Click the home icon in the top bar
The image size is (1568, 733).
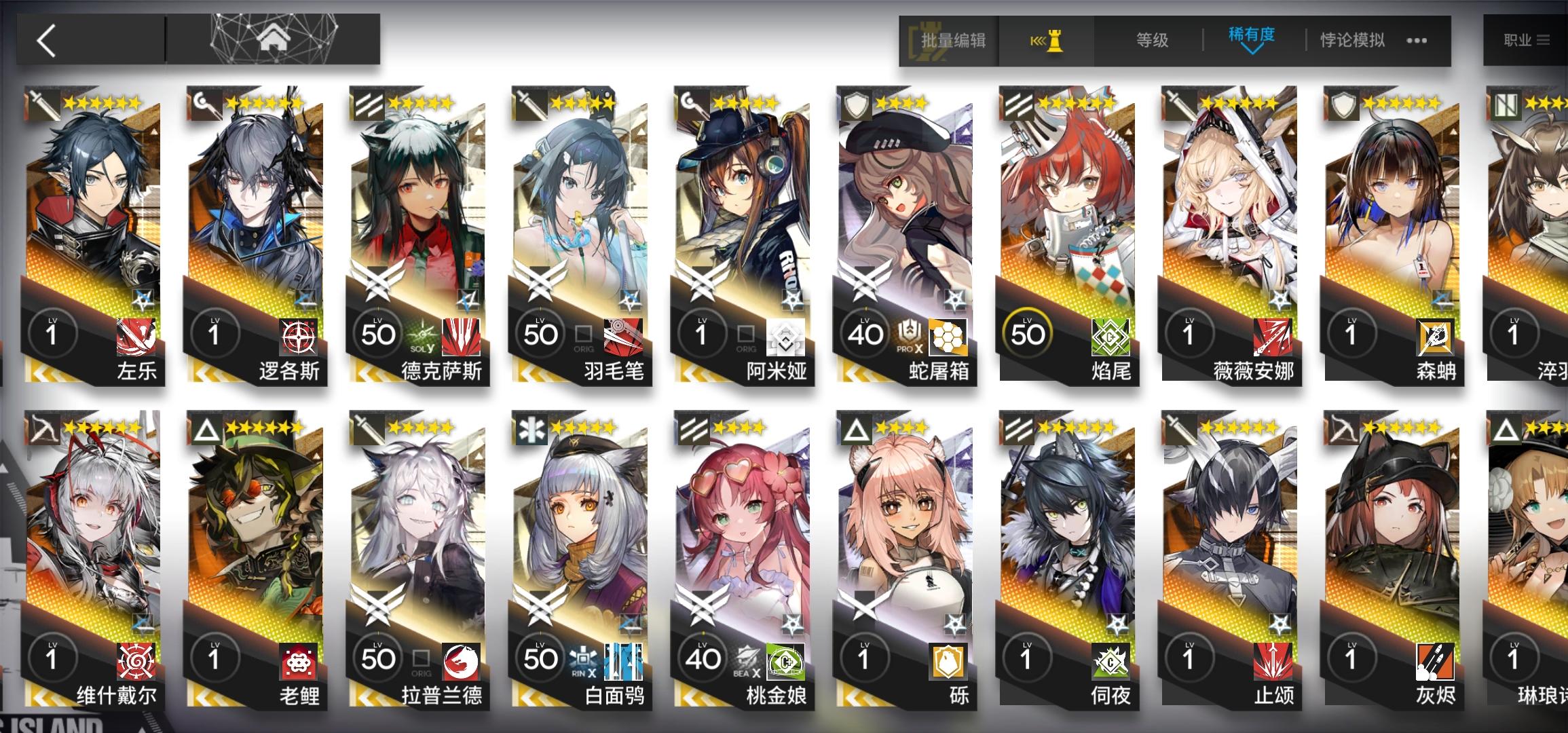click(x=271, y=39)
